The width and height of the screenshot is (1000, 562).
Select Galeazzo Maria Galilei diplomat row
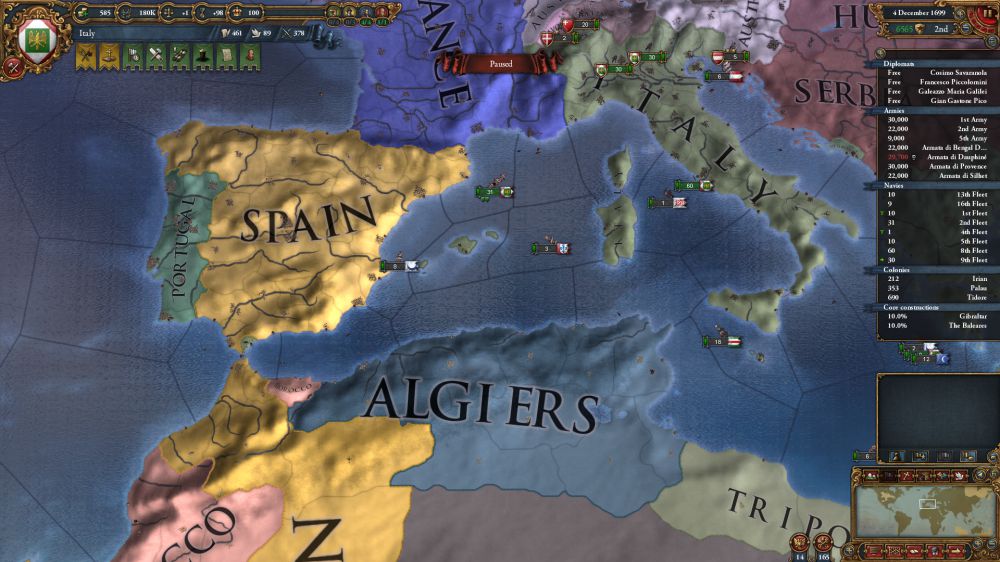(933, 91)
